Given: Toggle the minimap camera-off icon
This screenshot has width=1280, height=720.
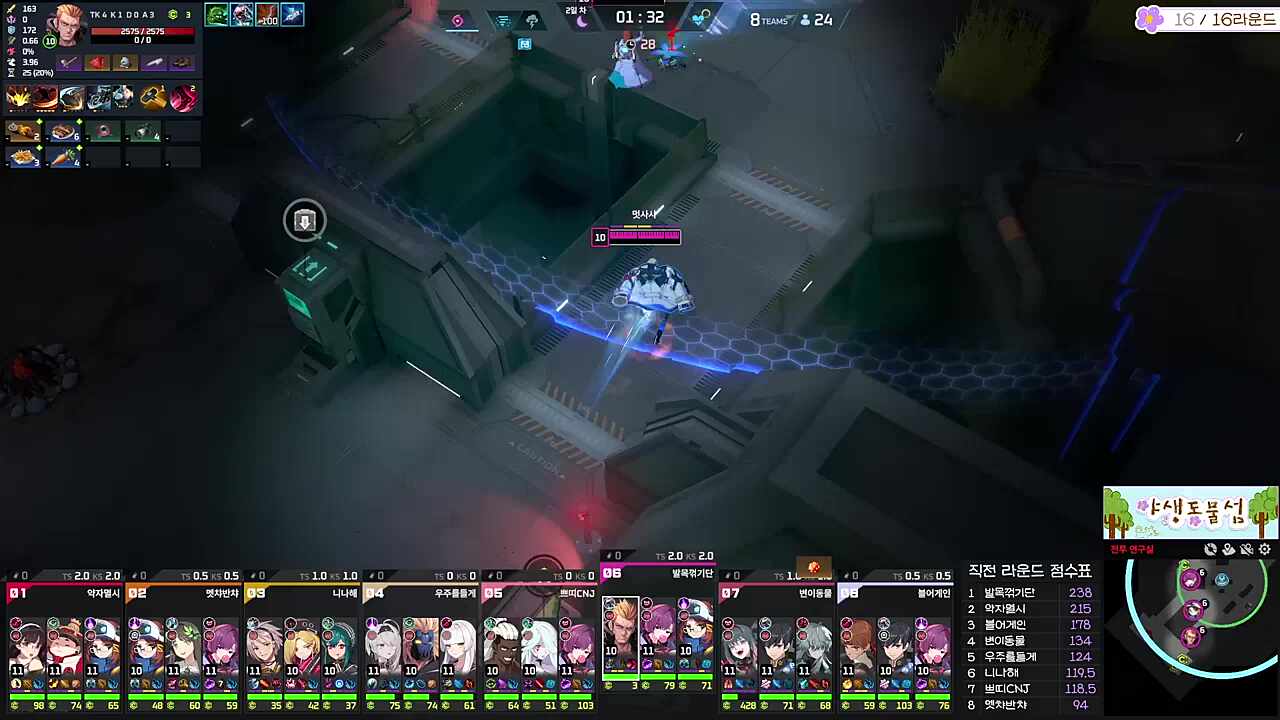Looking at the screenshot, I should (x=1211, y=549).
